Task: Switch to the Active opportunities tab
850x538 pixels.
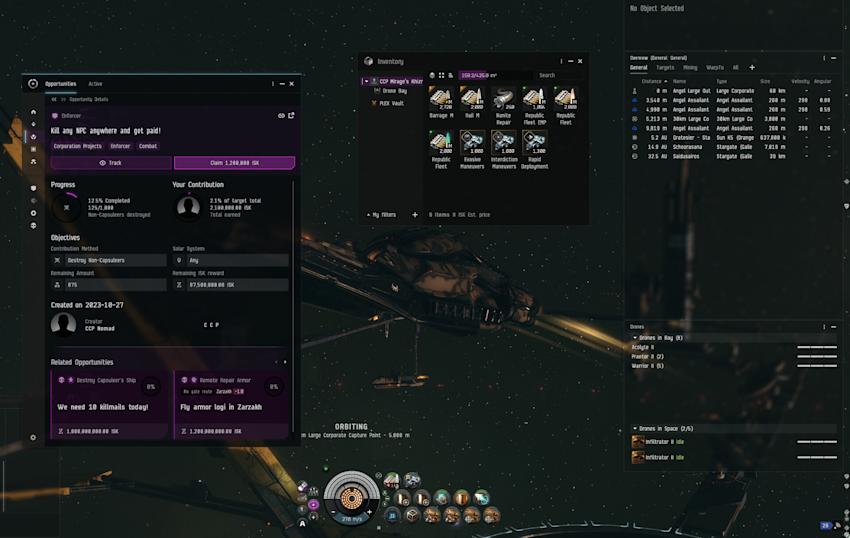Action: click(95, 84)
